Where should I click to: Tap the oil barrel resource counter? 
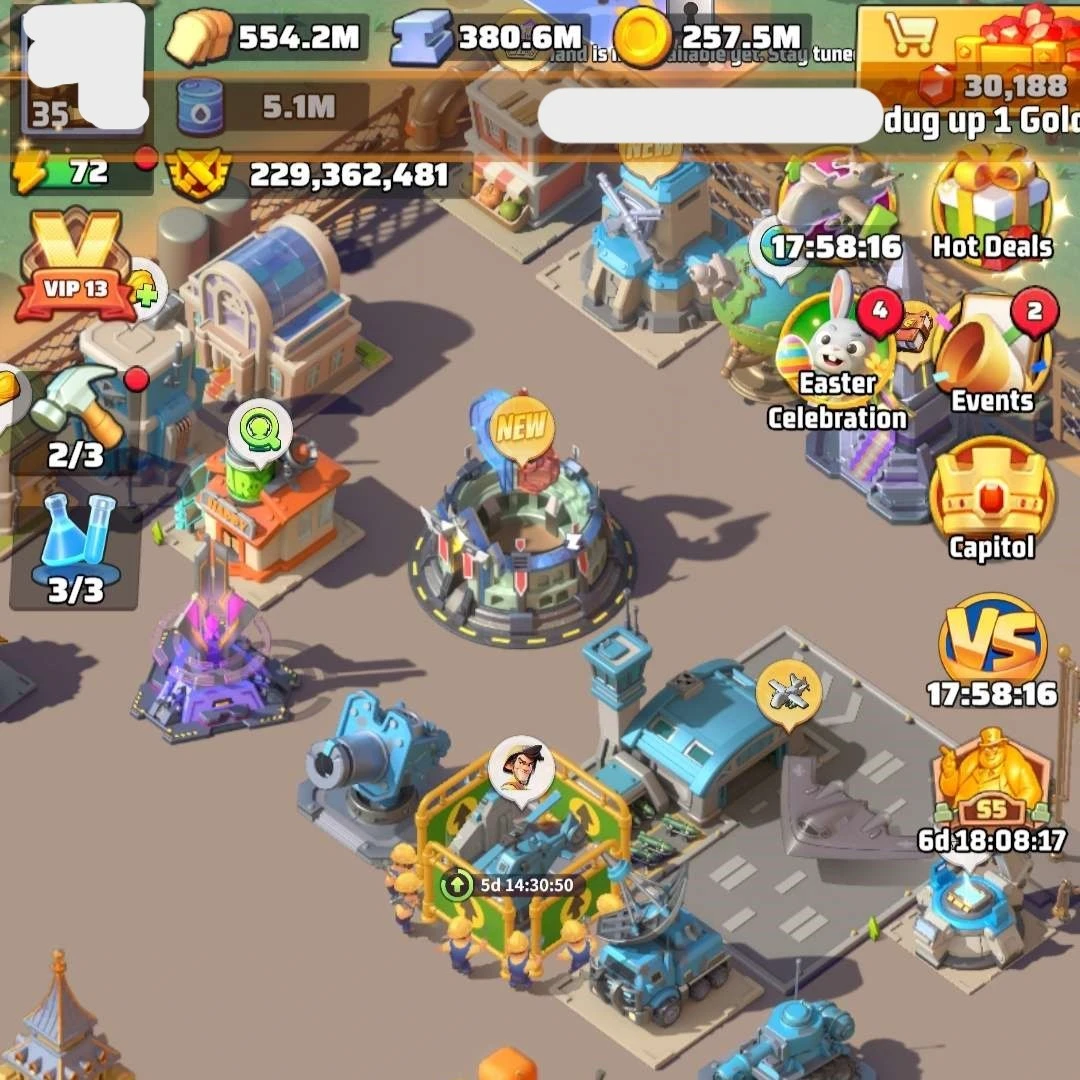[x=270, y=107]
